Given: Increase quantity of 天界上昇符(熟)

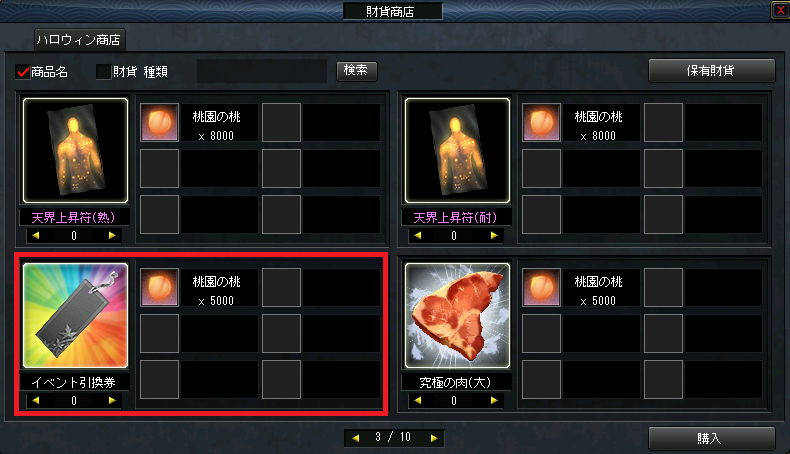Looking at the screenshot, I should pos(112,236).
